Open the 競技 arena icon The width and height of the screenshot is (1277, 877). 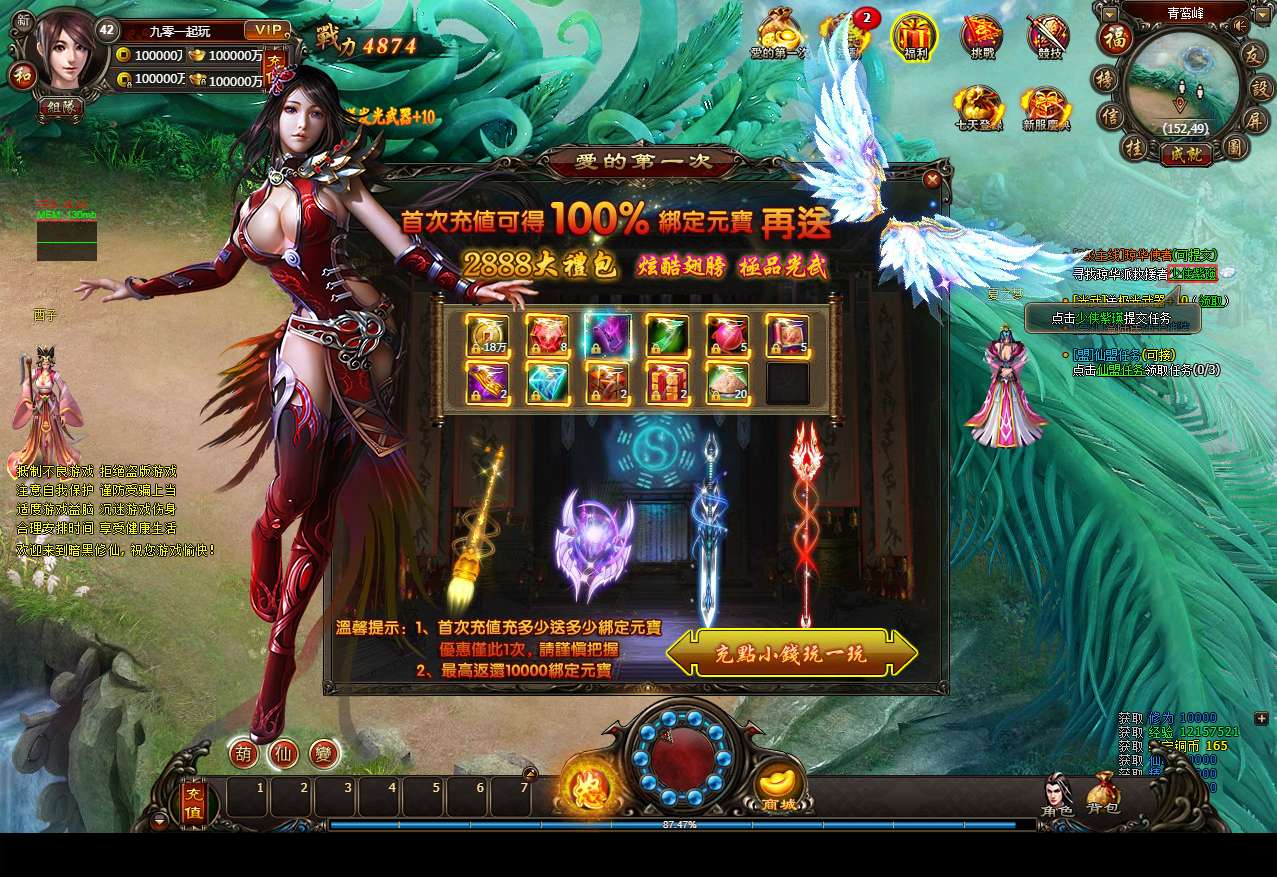(x=1047, y=37)
